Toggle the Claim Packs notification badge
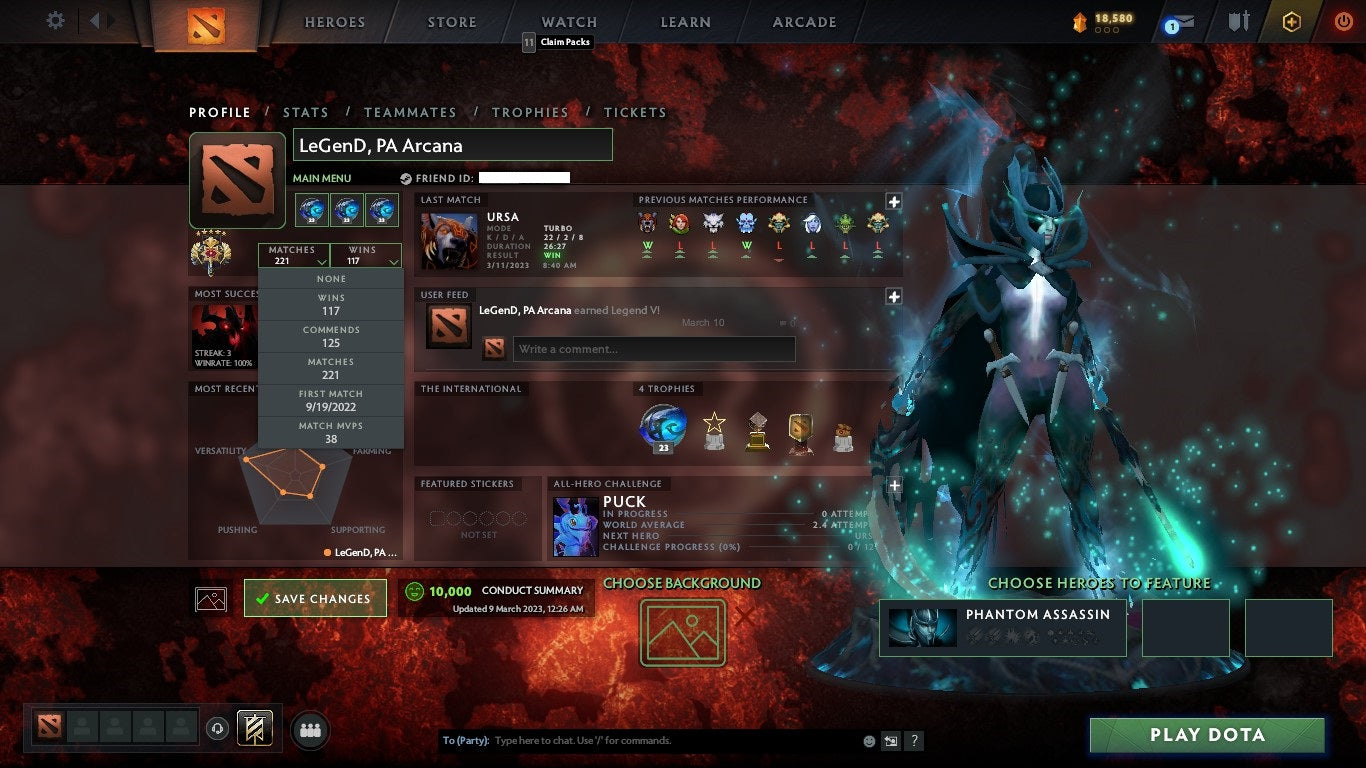This screenshot has height=768, width=1366. pyautogui.click(x=528, y=43)
